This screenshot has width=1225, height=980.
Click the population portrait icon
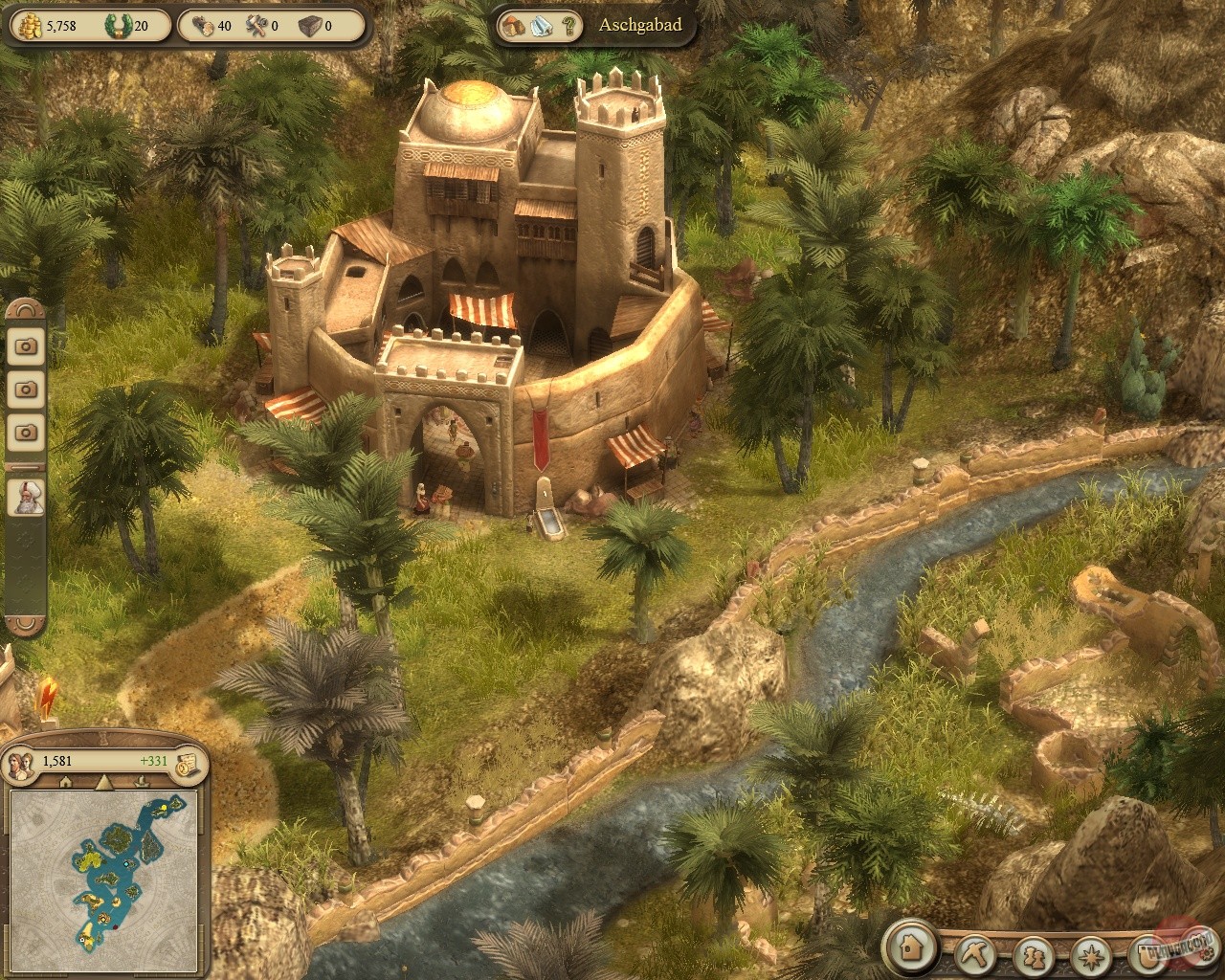pyautogui.click(x=21, y=762)
